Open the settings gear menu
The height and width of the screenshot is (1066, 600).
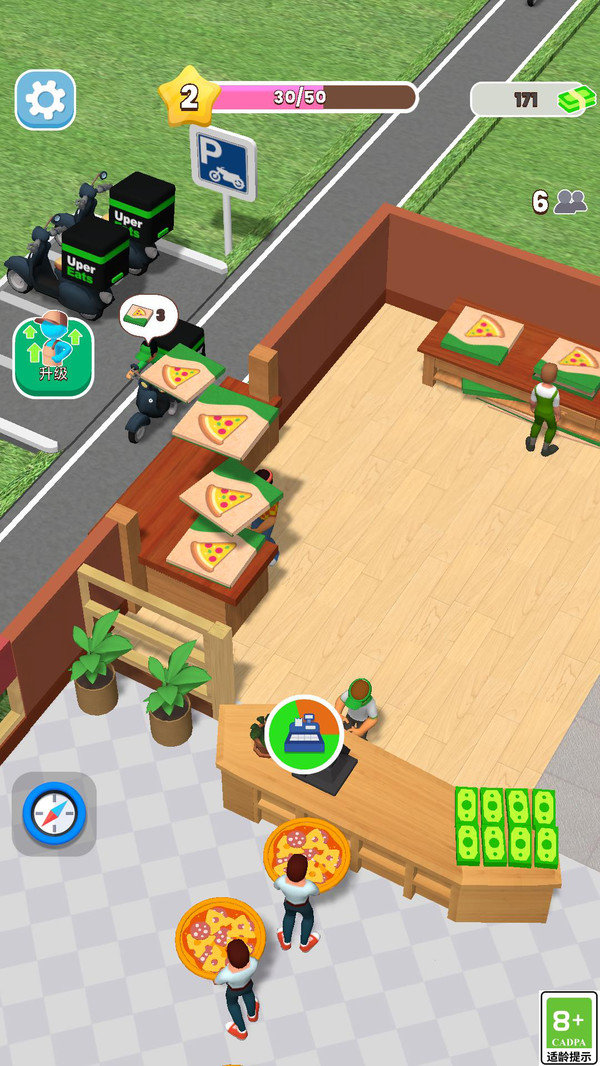[x=46, y=99]
